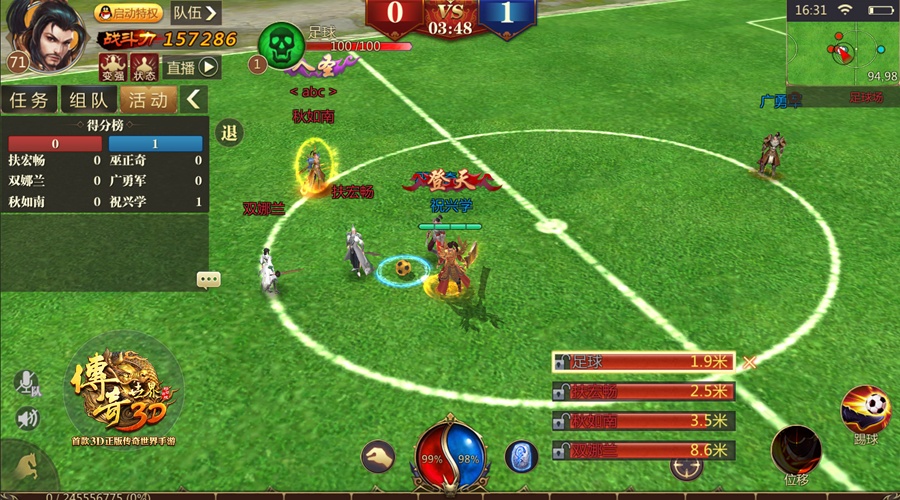The height and width of the screenshot is (500, 900).
Task: Toggle the team microphone icon
Action: [x=27, y=384]
